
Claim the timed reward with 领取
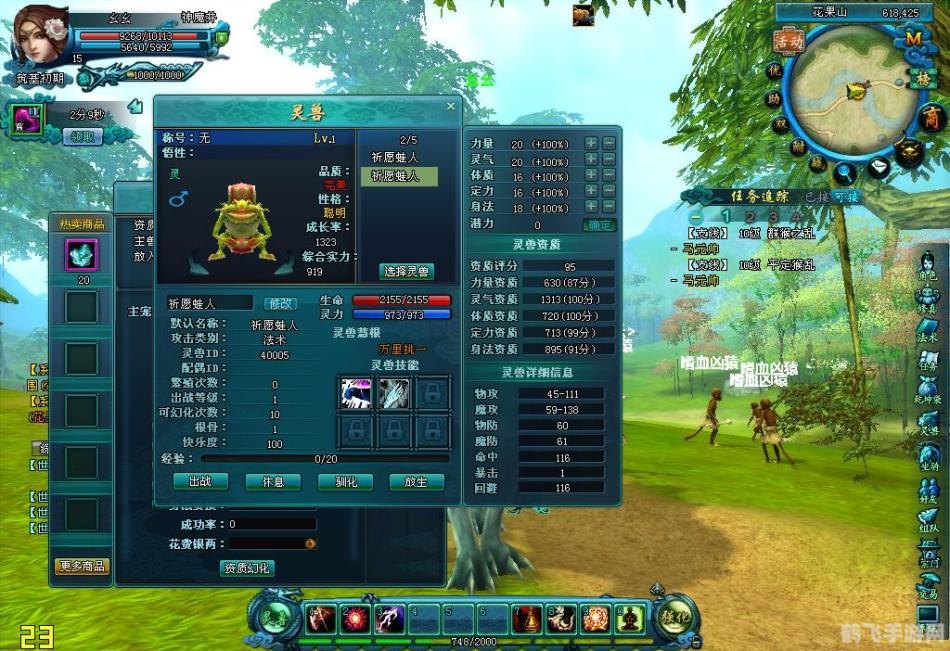click(83, 137)
